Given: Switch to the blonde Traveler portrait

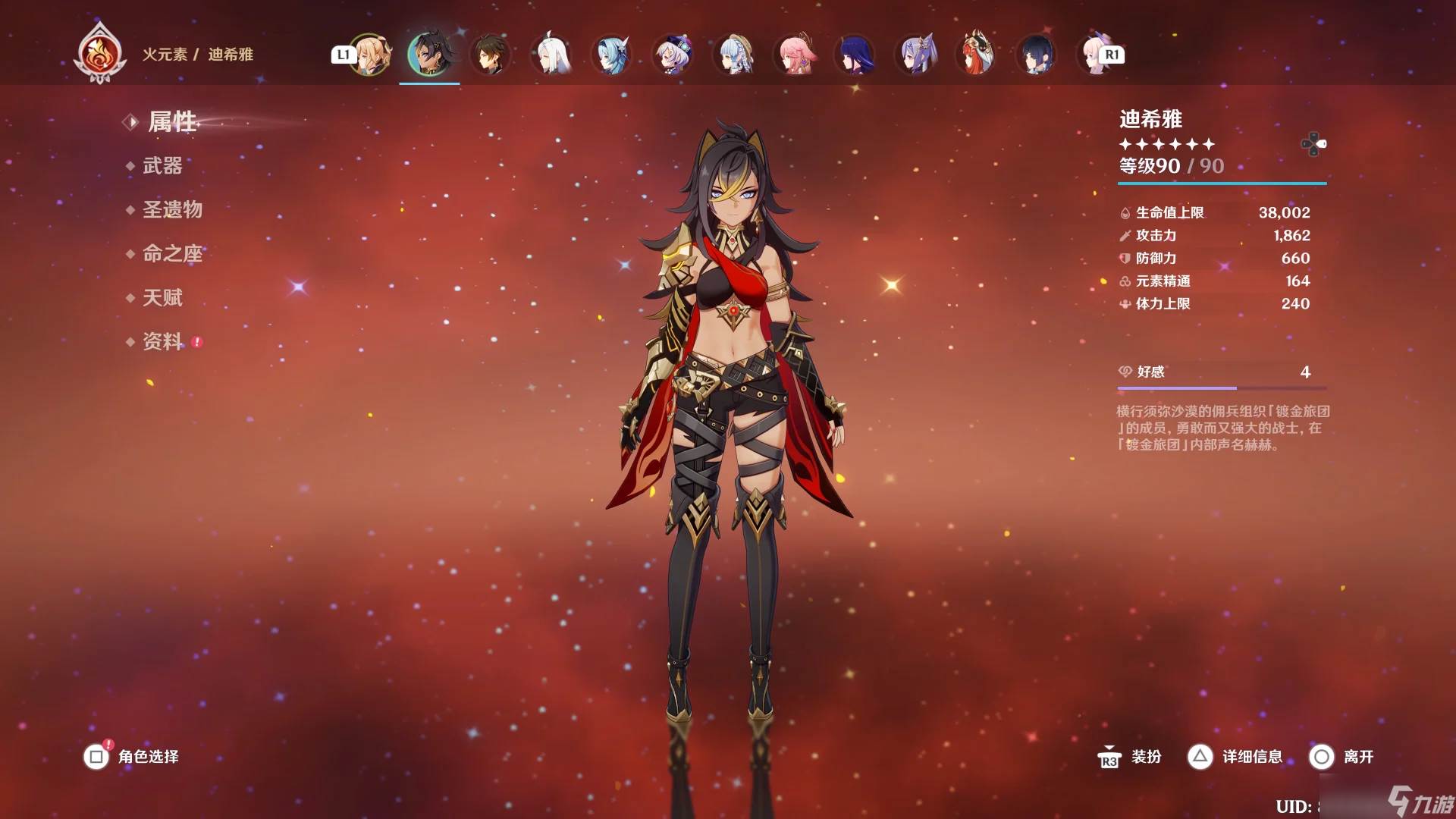Looking at the screenshot, I should tap(369, 55).
